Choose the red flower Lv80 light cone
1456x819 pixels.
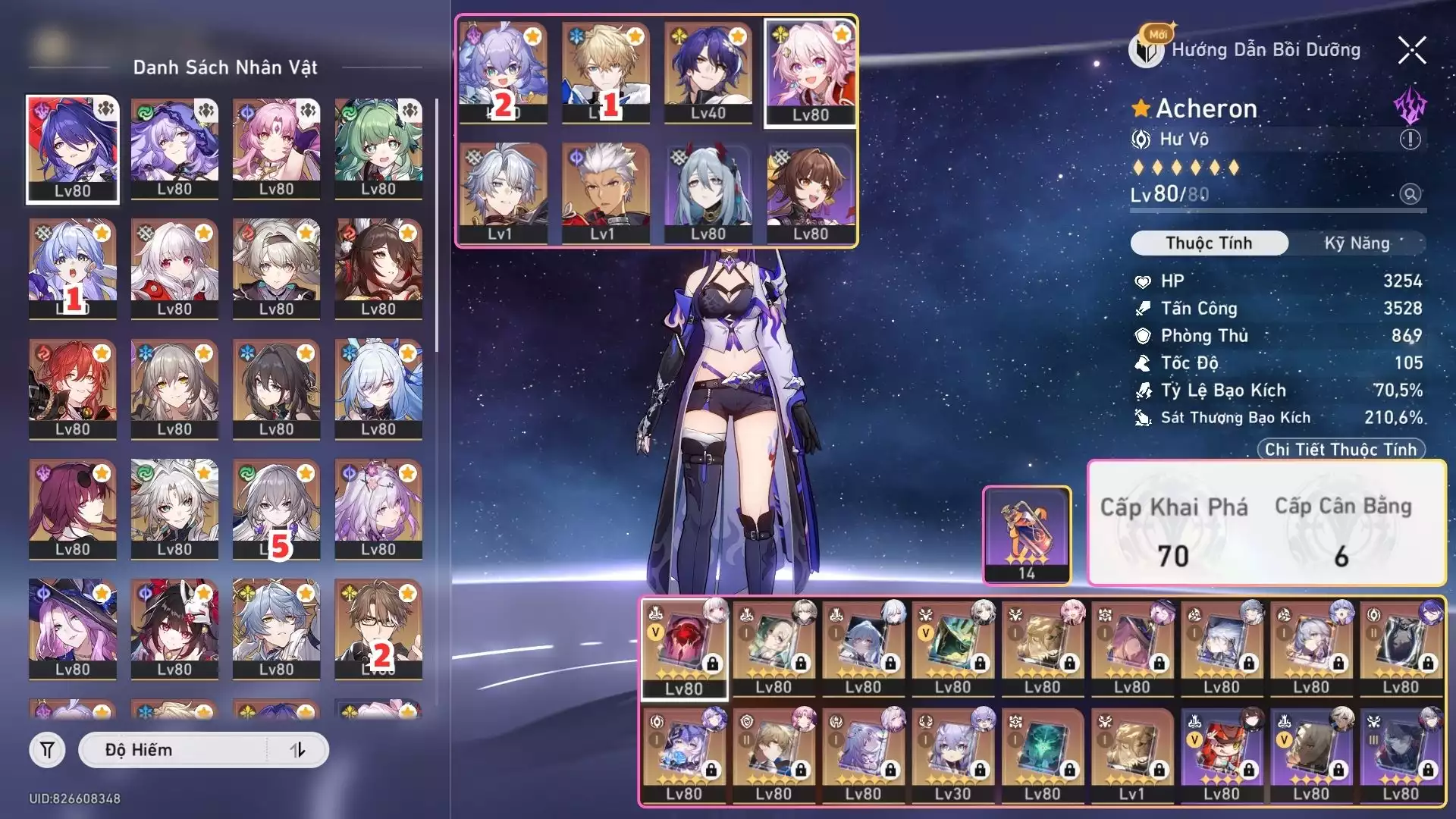684,648
